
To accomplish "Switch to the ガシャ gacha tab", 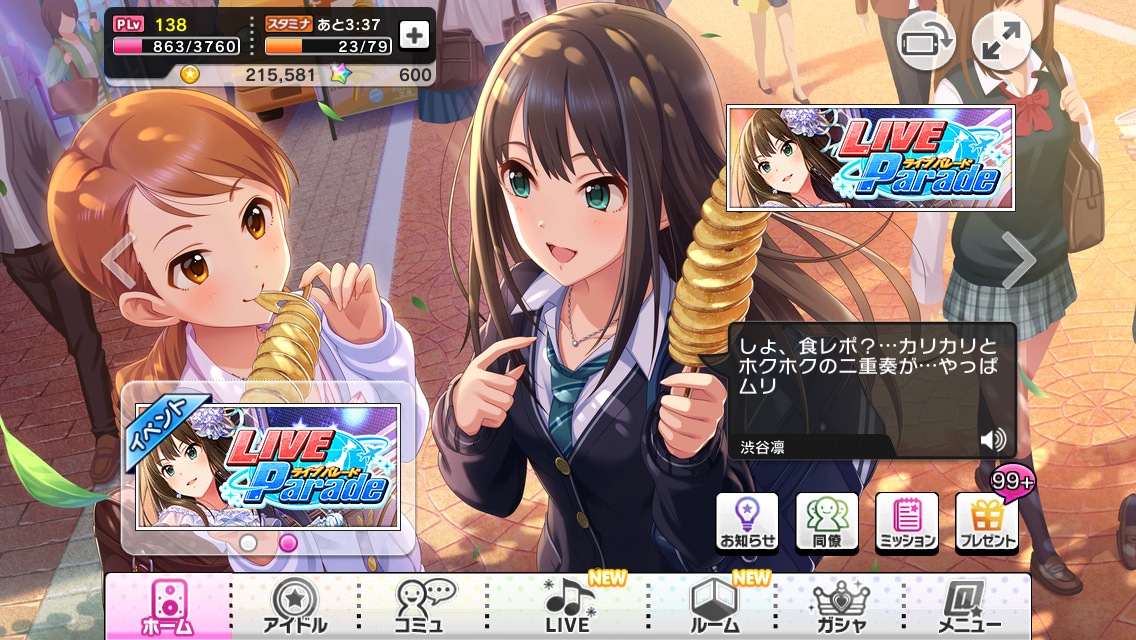I will 841,606.
